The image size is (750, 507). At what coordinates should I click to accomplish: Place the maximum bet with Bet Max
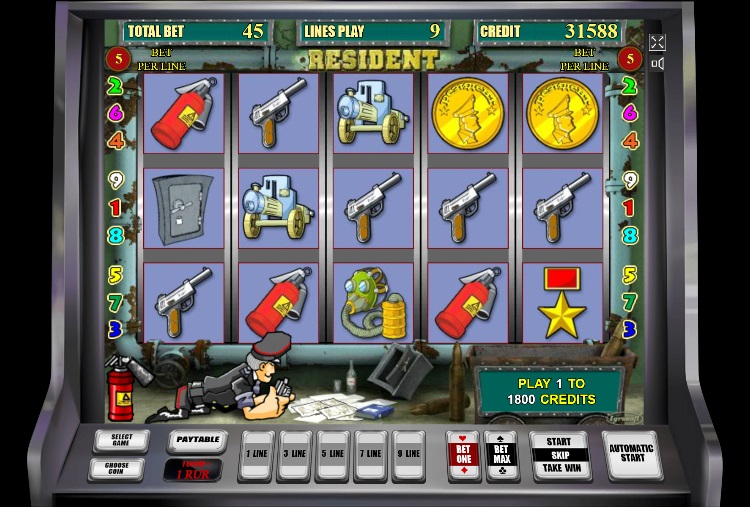pos(500,455)
